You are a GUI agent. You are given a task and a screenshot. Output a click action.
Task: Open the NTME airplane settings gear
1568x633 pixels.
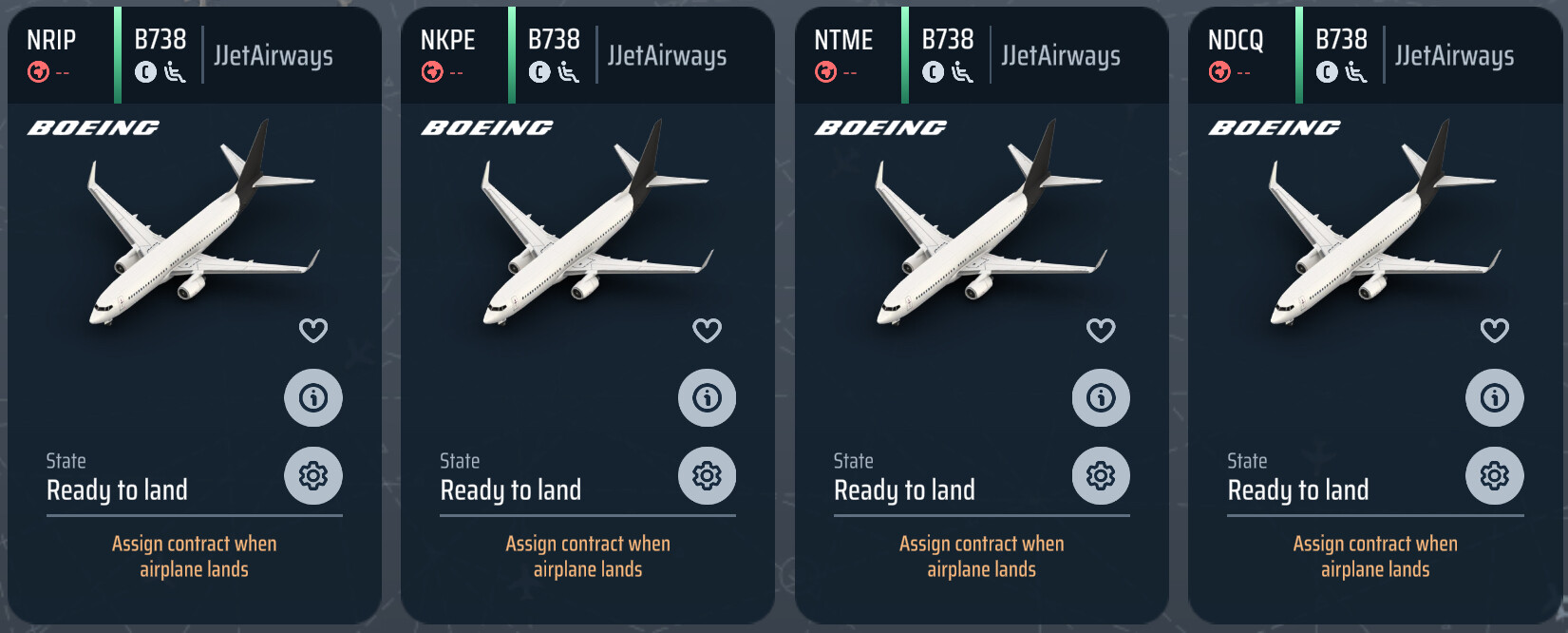(x=1101, y=475)
